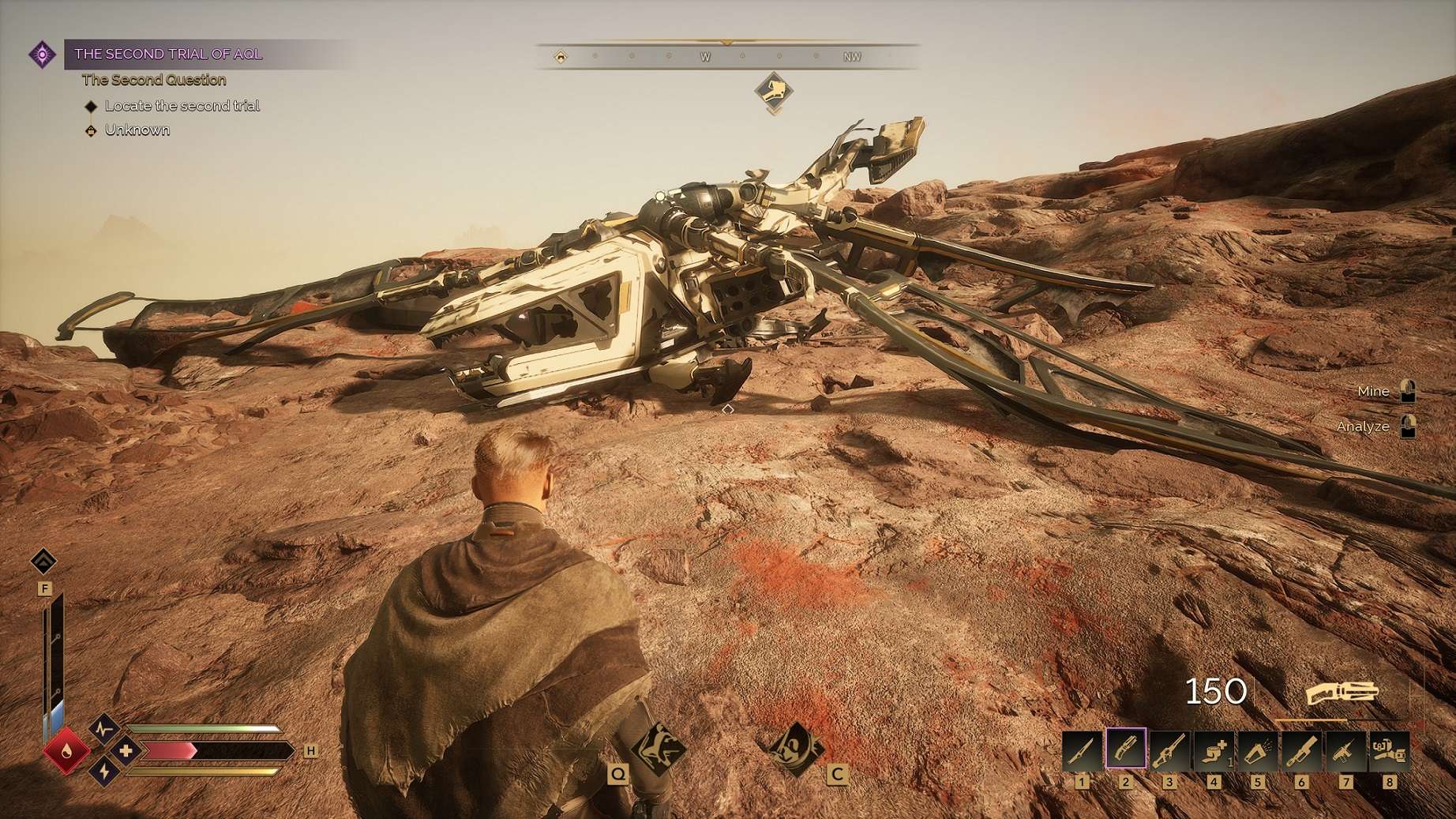Click the purple quest emblem icon

[x=42, y=54]
